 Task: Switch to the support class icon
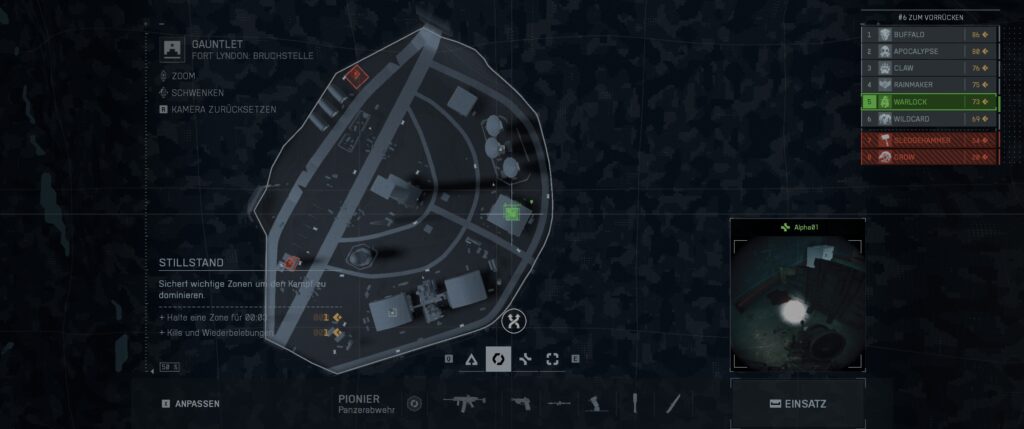(x=525, y=359)
